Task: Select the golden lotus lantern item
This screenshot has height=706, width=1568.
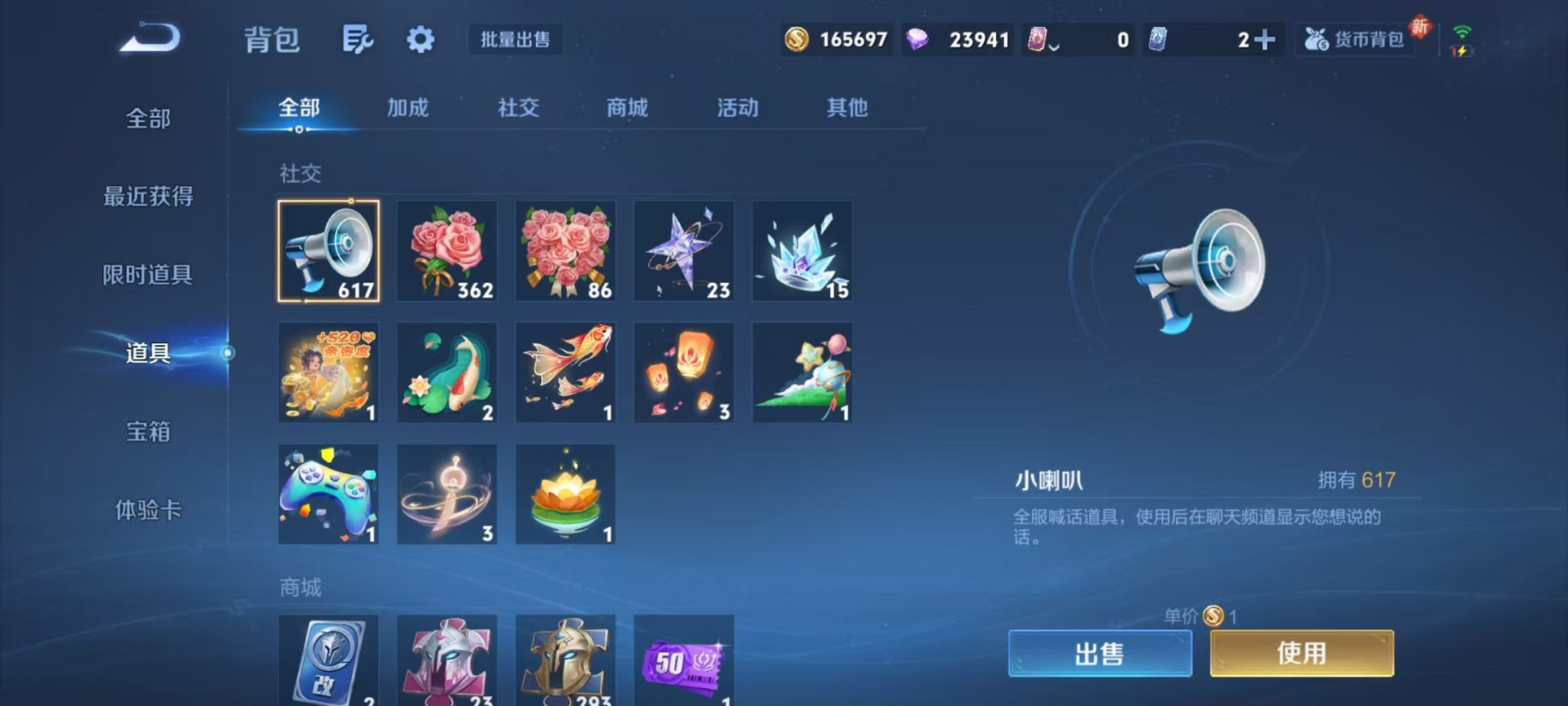Action: pyautogui.click(x=565, y=494)
